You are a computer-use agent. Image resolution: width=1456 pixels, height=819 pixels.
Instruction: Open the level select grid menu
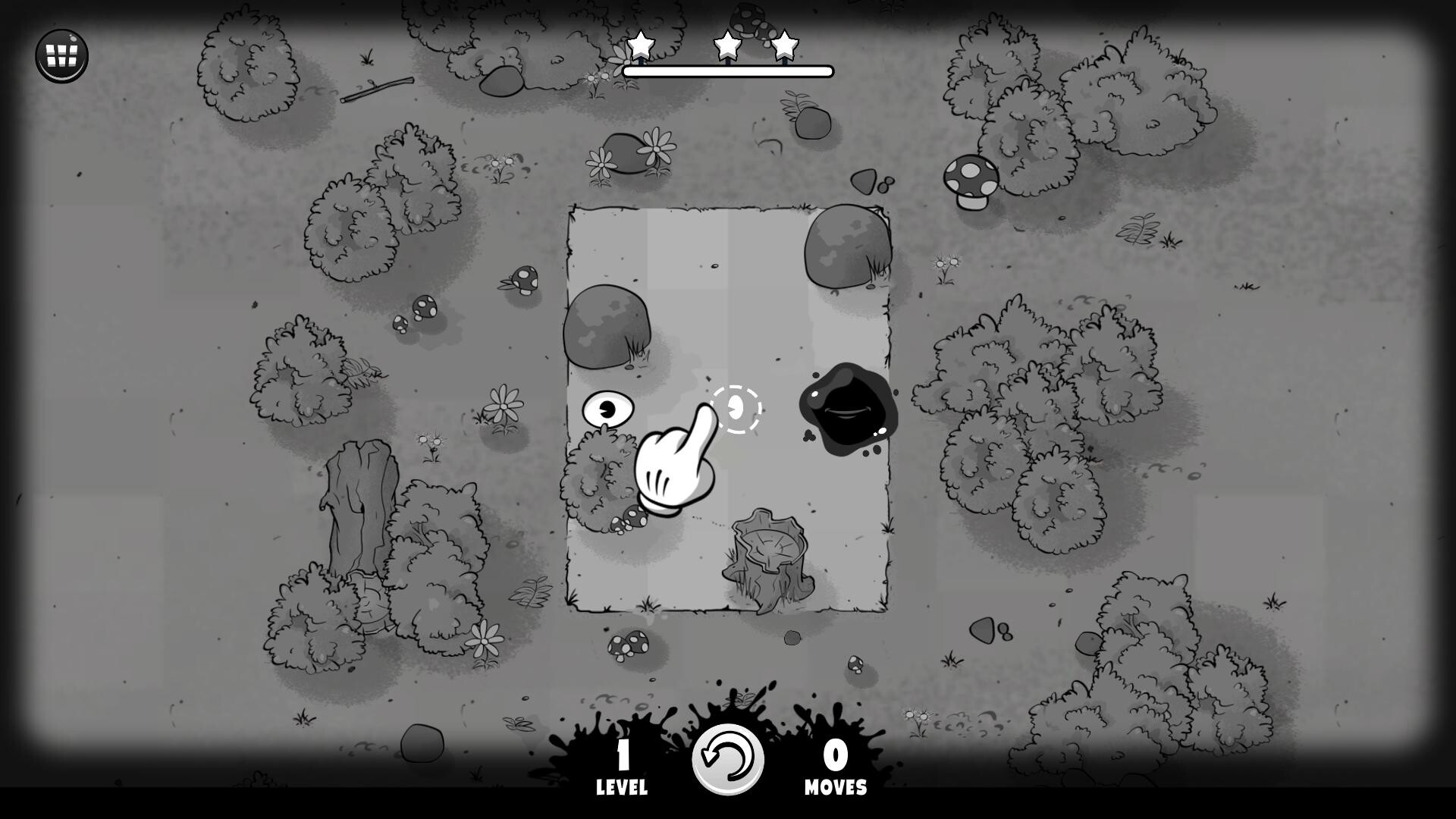[61, 55]
